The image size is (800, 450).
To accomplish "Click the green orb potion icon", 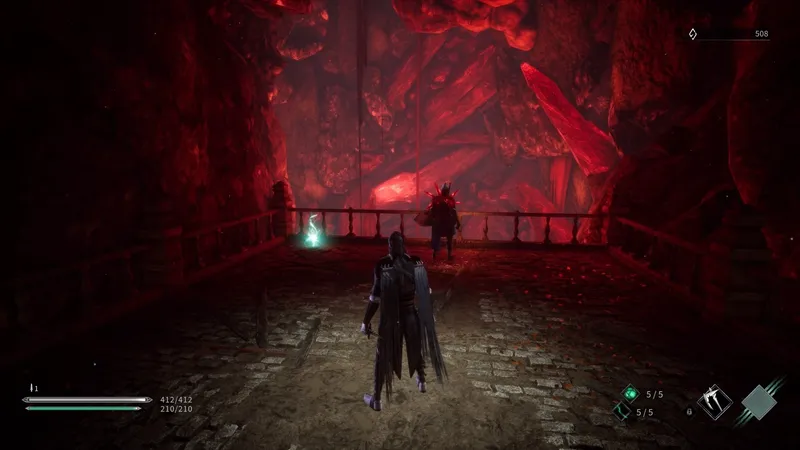I will 628,394.
